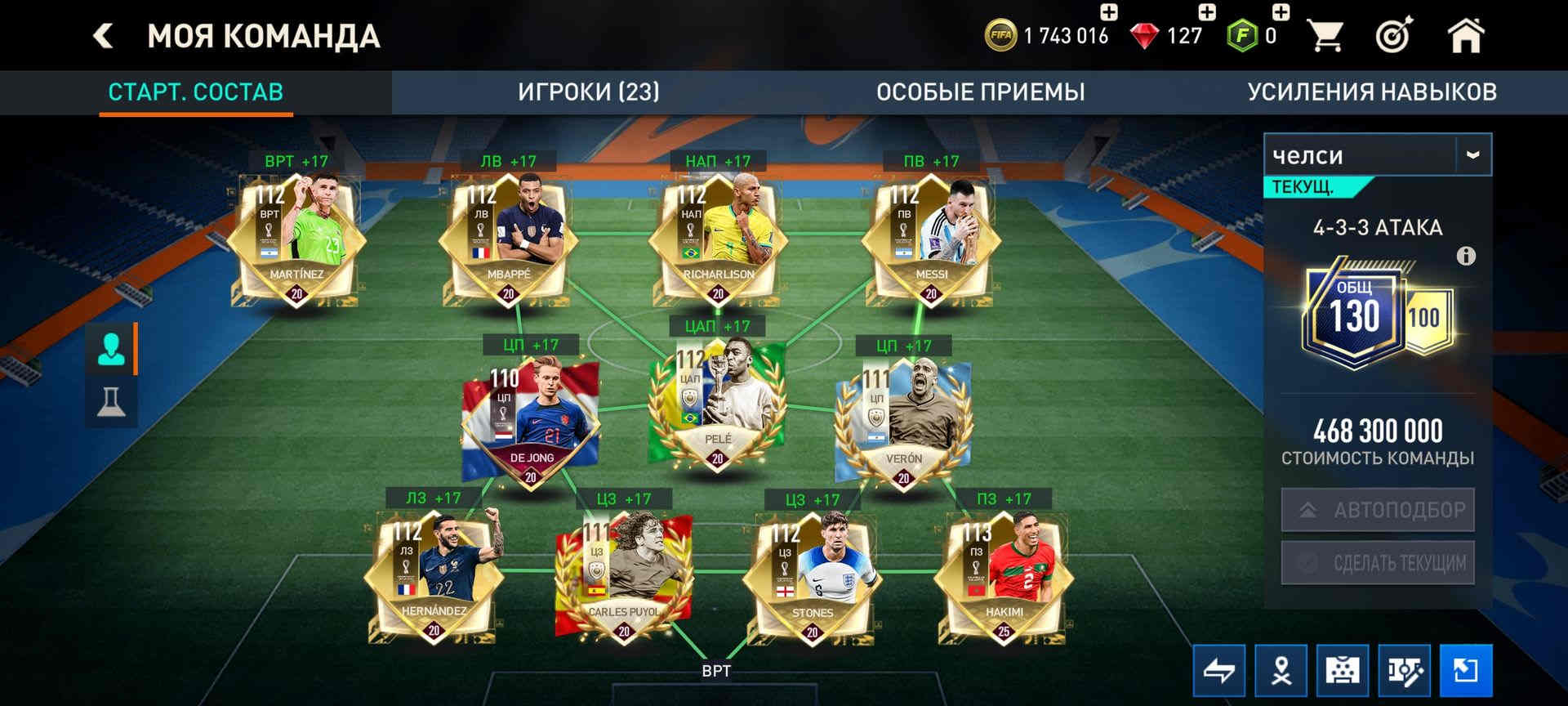
Task: Show formation info via the i icon
Action: (x=1466, y=257)
